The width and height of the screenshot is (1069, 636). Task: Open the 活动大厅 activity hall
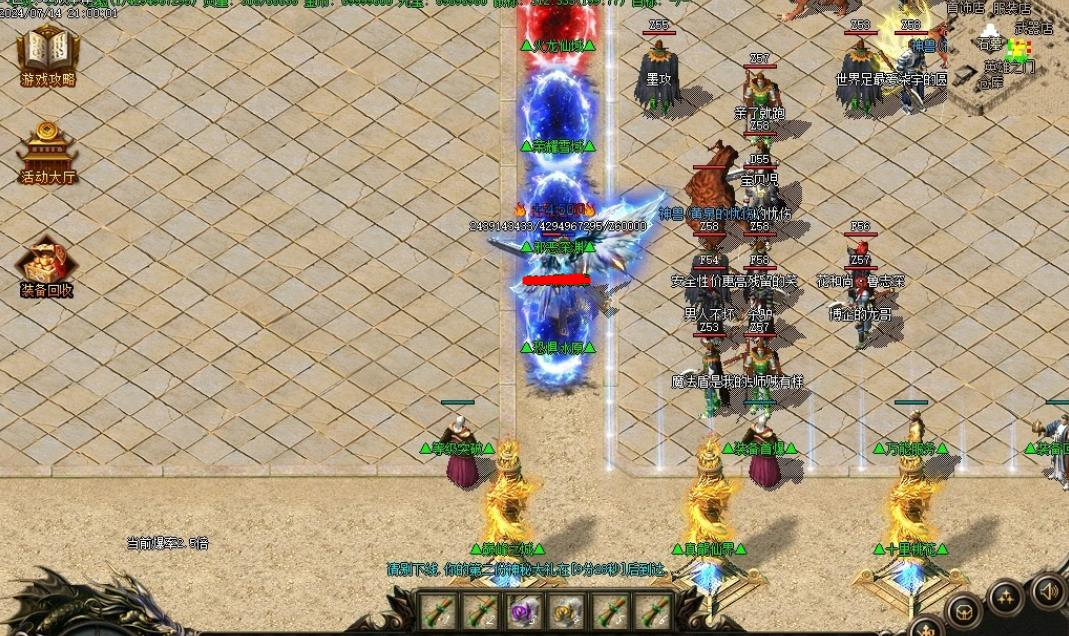click(47, 154)
